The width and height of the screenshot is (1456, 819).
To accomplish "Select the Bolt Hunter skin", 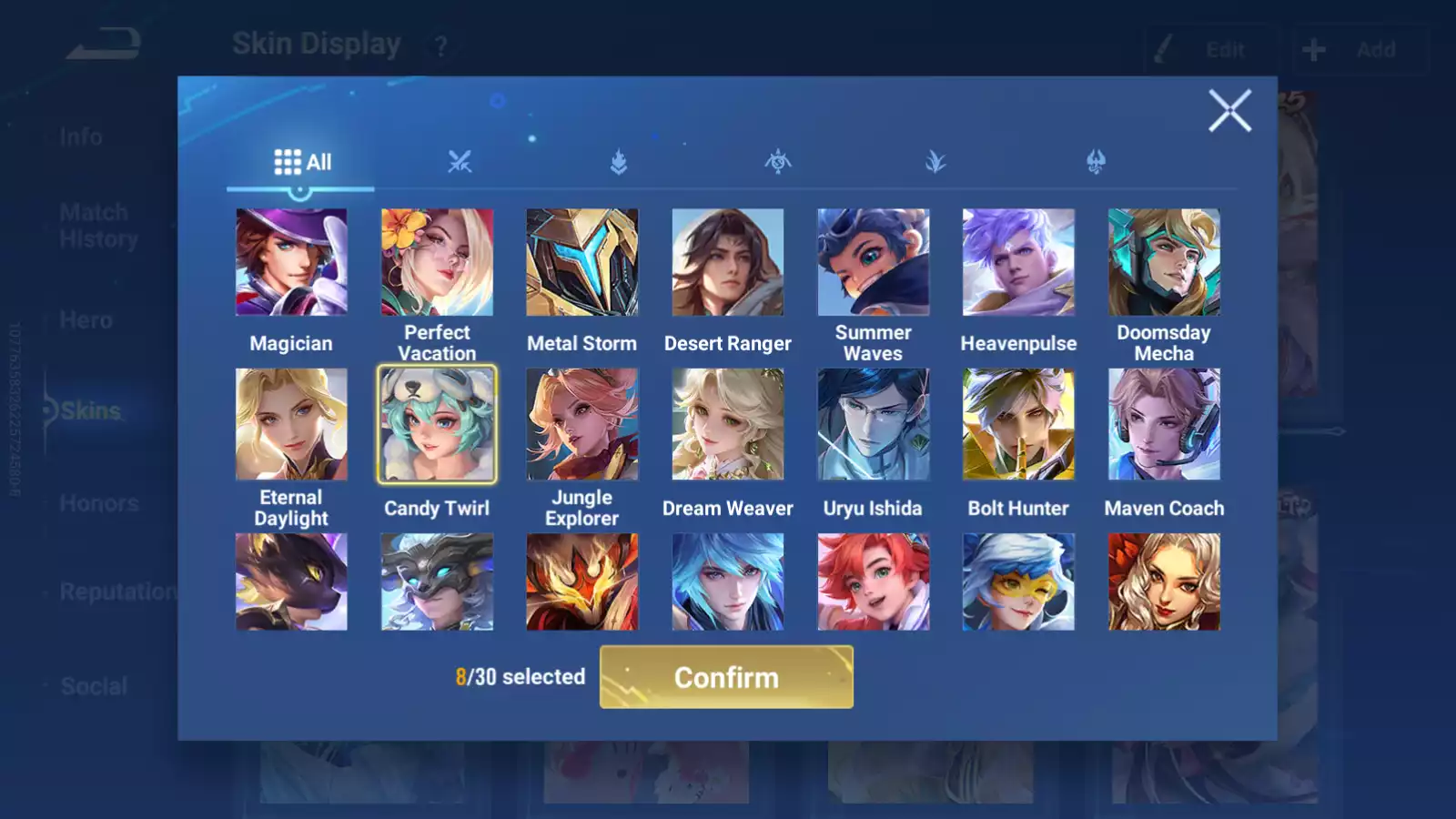I will coord(1018,424).
